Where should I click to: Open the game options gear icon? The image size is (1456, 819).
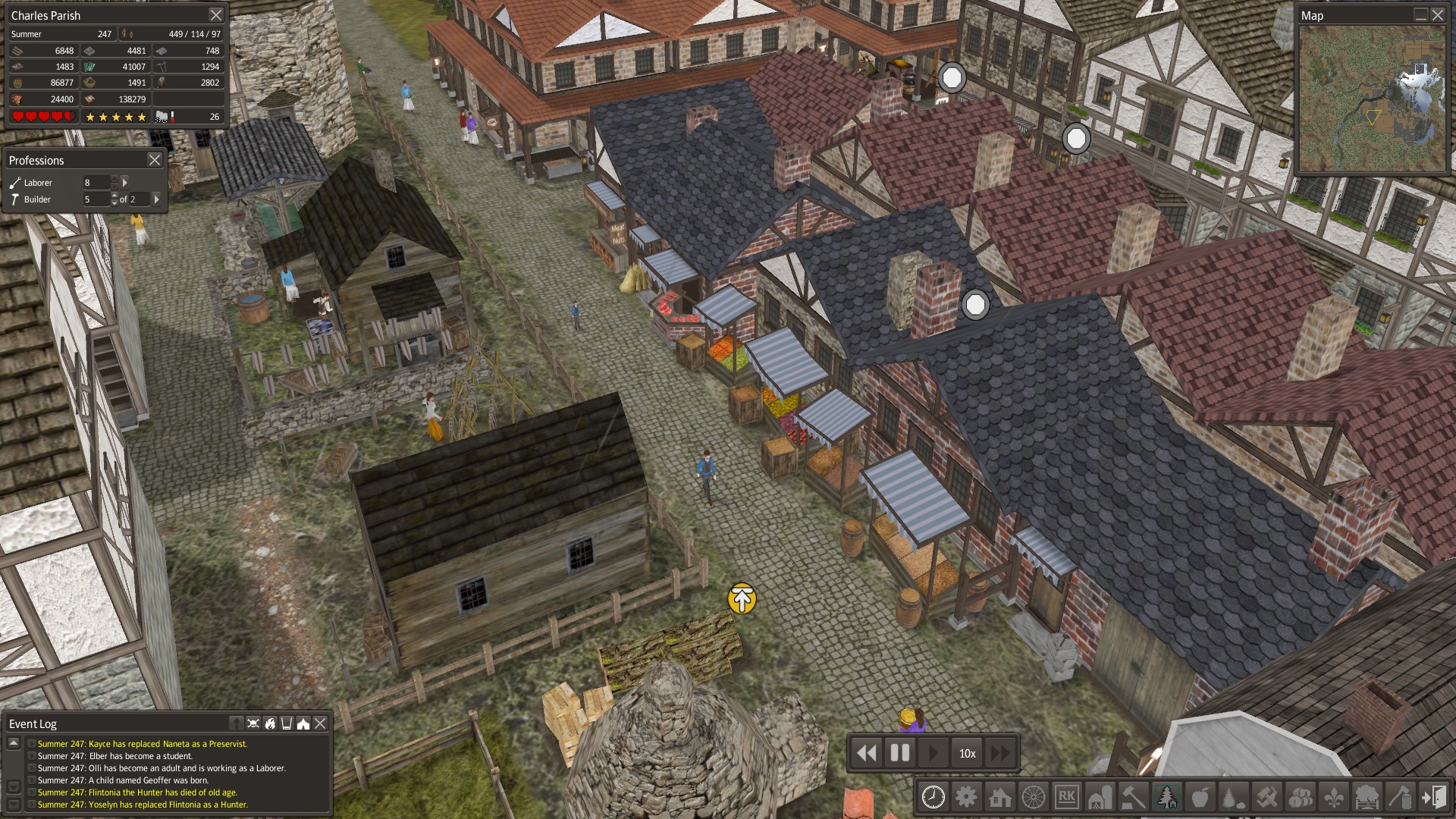point(968,798)
